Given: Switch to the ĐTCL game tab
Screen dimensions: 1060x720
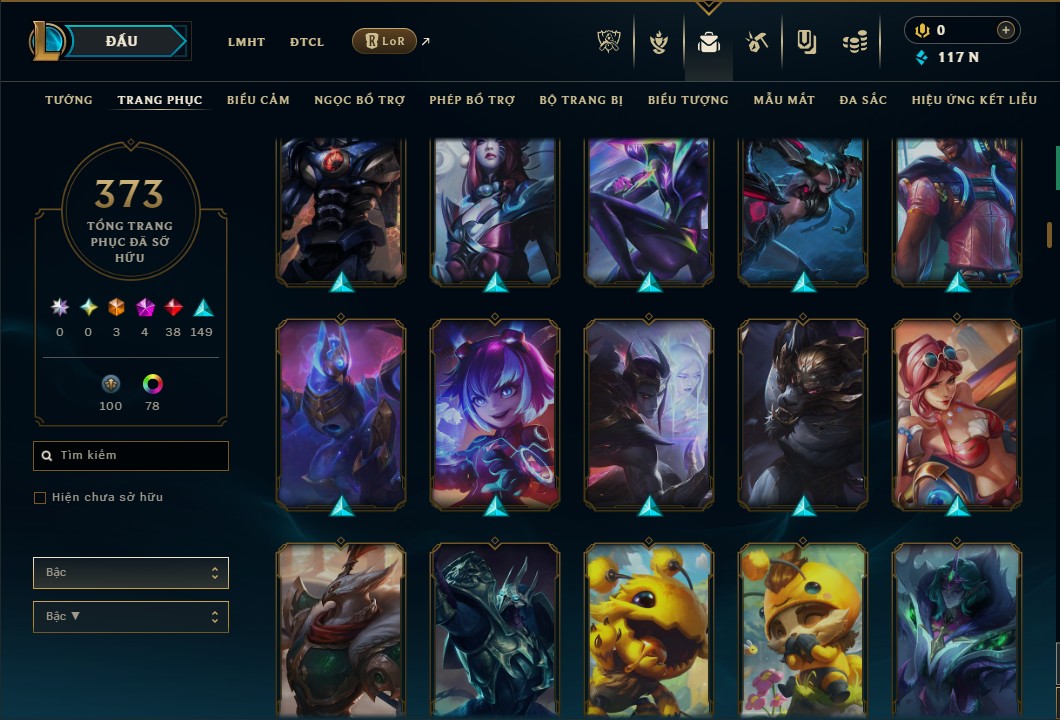Looking at the screenshot, I should 307,42.
